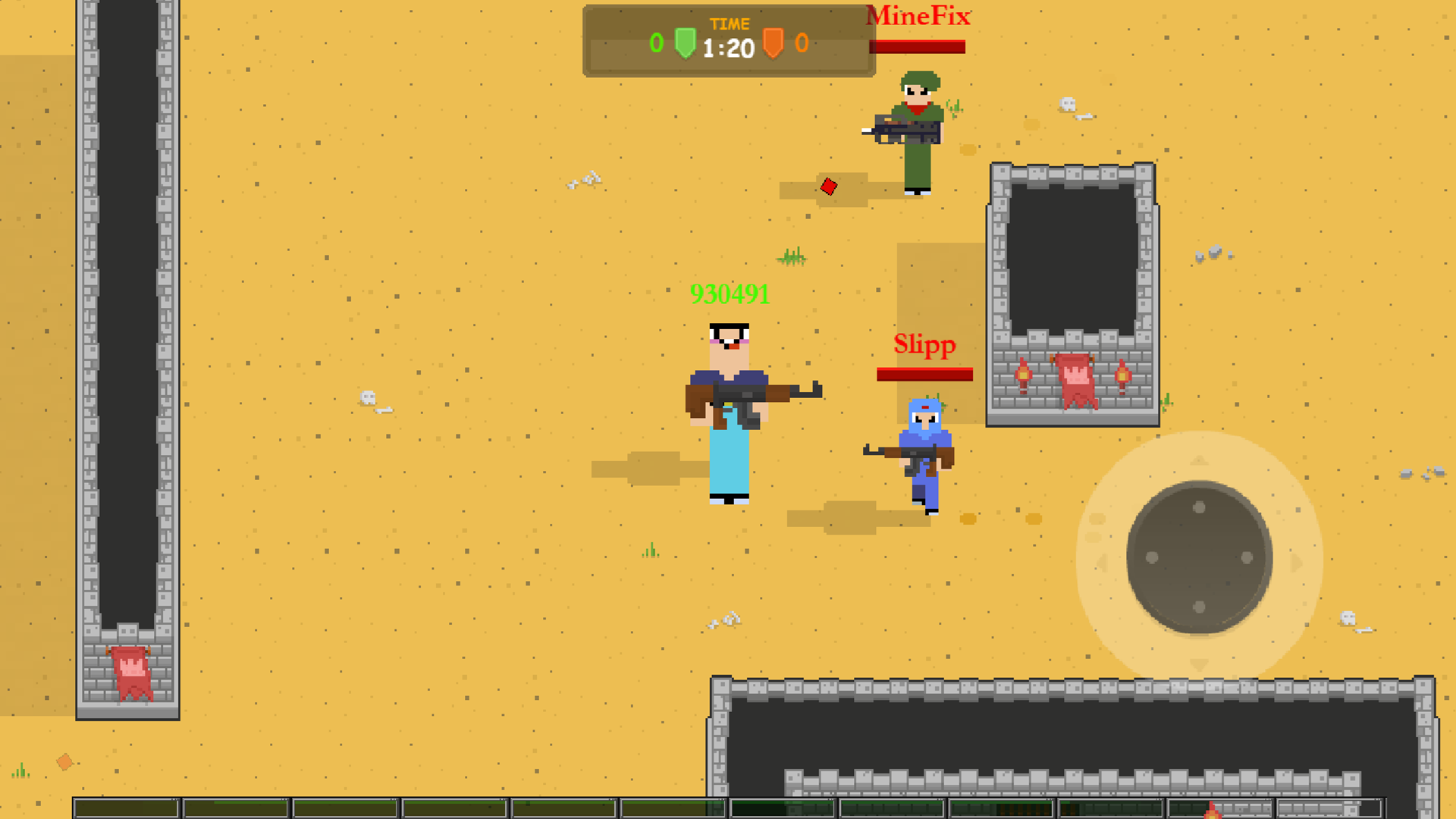Click the orange team score zero

click(x=802, y=43)
